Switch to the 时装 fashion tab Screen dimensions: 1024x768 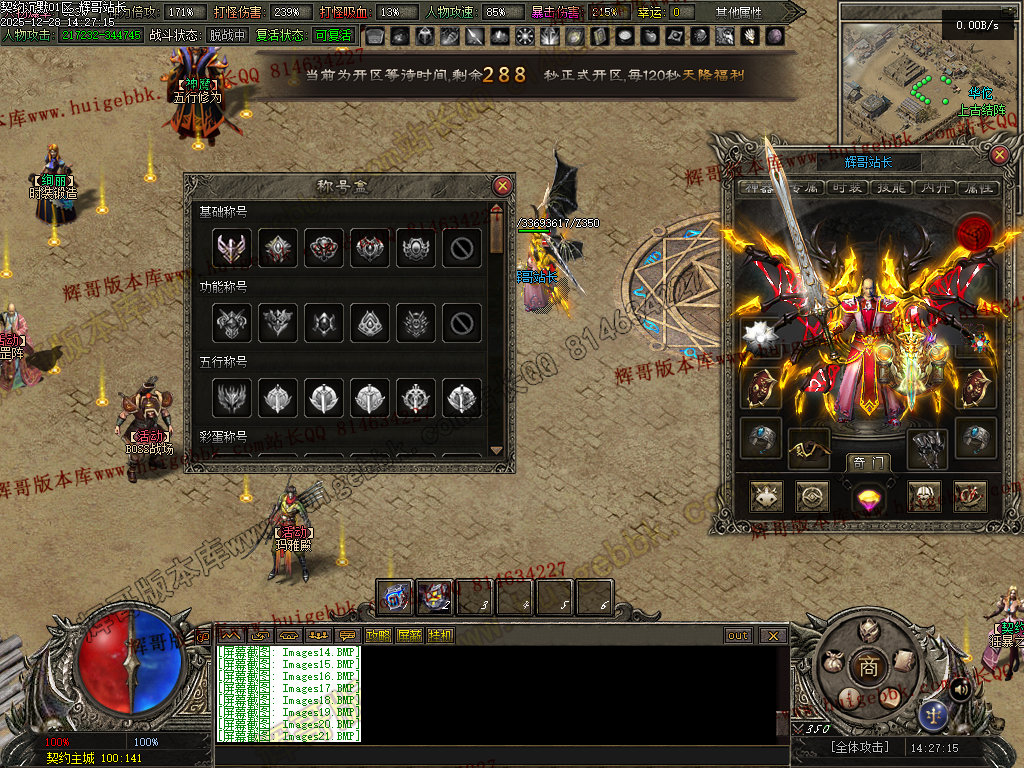(x=848, y=188)
